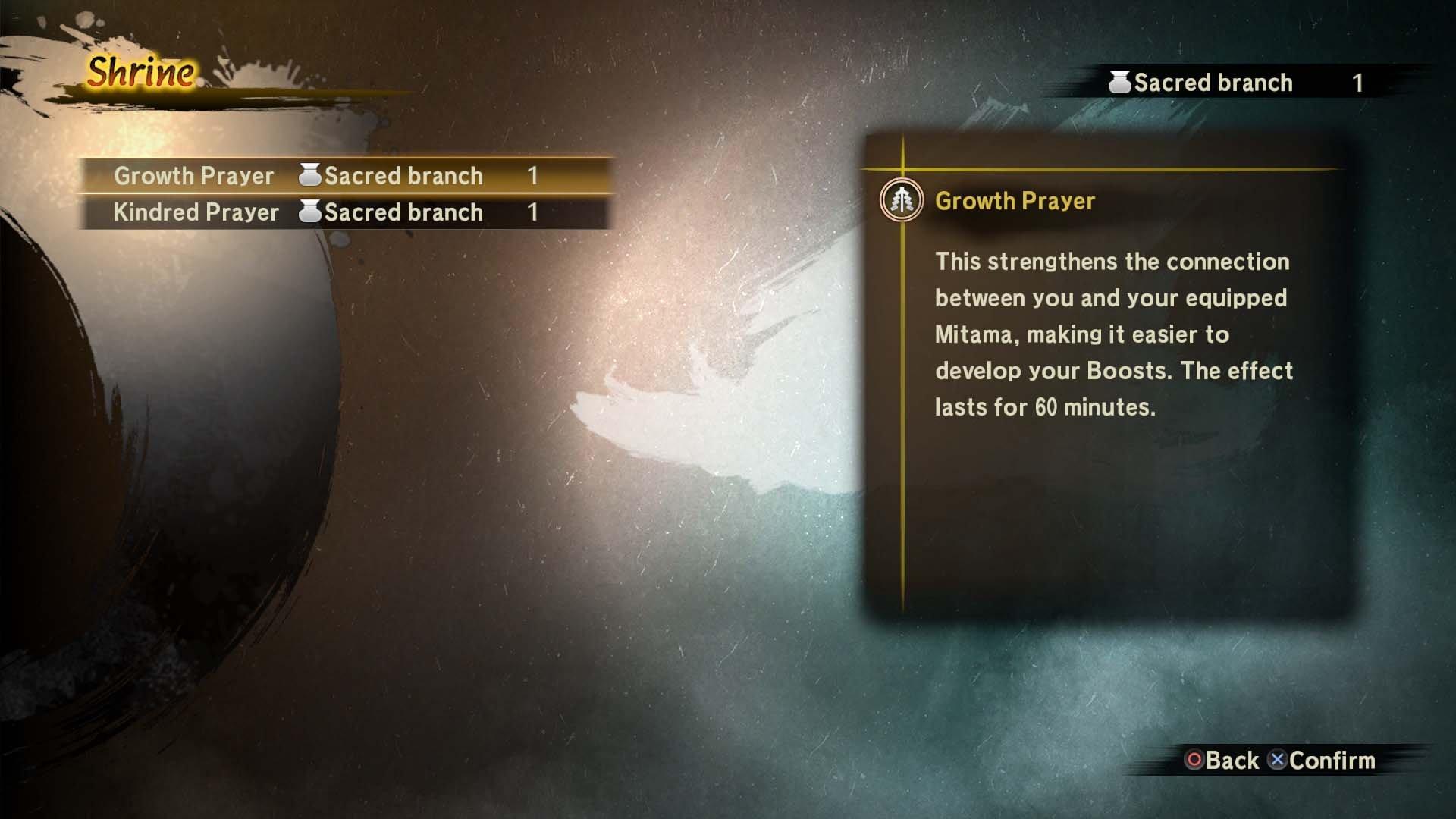This screenshot has height=819, width=1456.
Task: Click the cost value 1 next to Growth Prayer
Action: (535, 175)
